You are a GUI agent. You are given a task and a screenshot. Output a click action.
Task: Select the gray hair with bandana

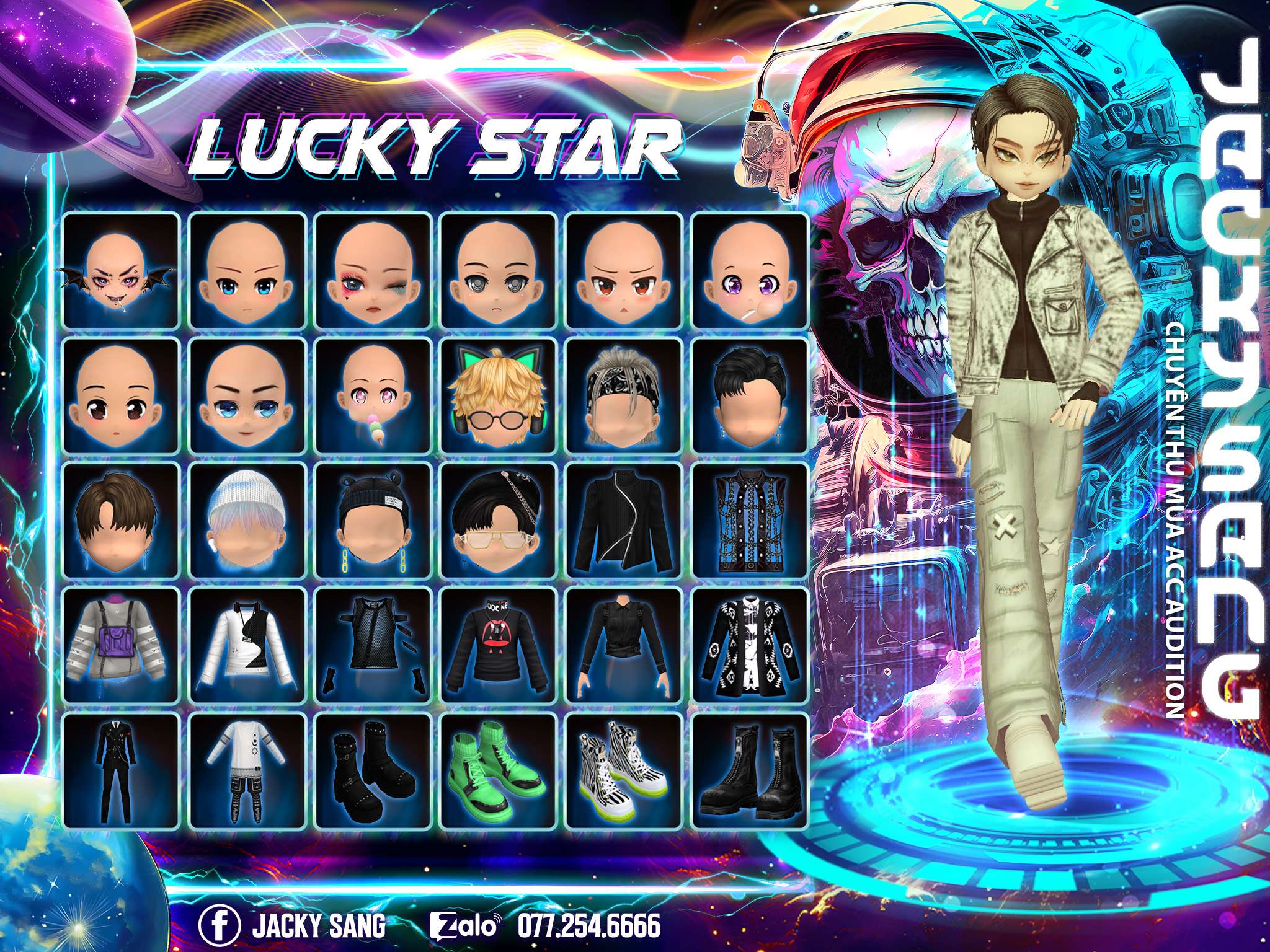click(623, 395)
